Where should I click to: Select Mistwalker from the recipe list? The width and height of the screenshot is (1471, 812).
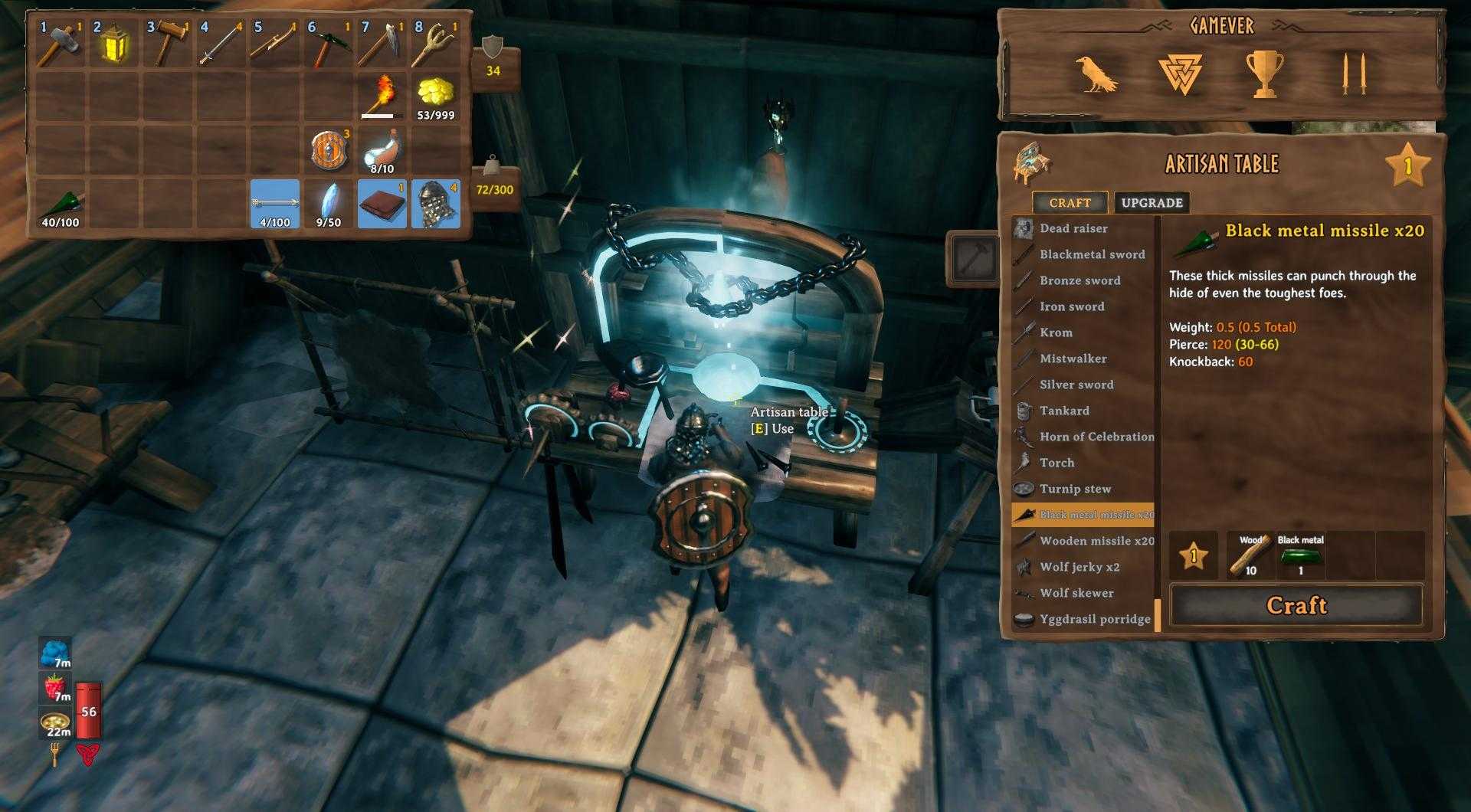pos(1073,359)
